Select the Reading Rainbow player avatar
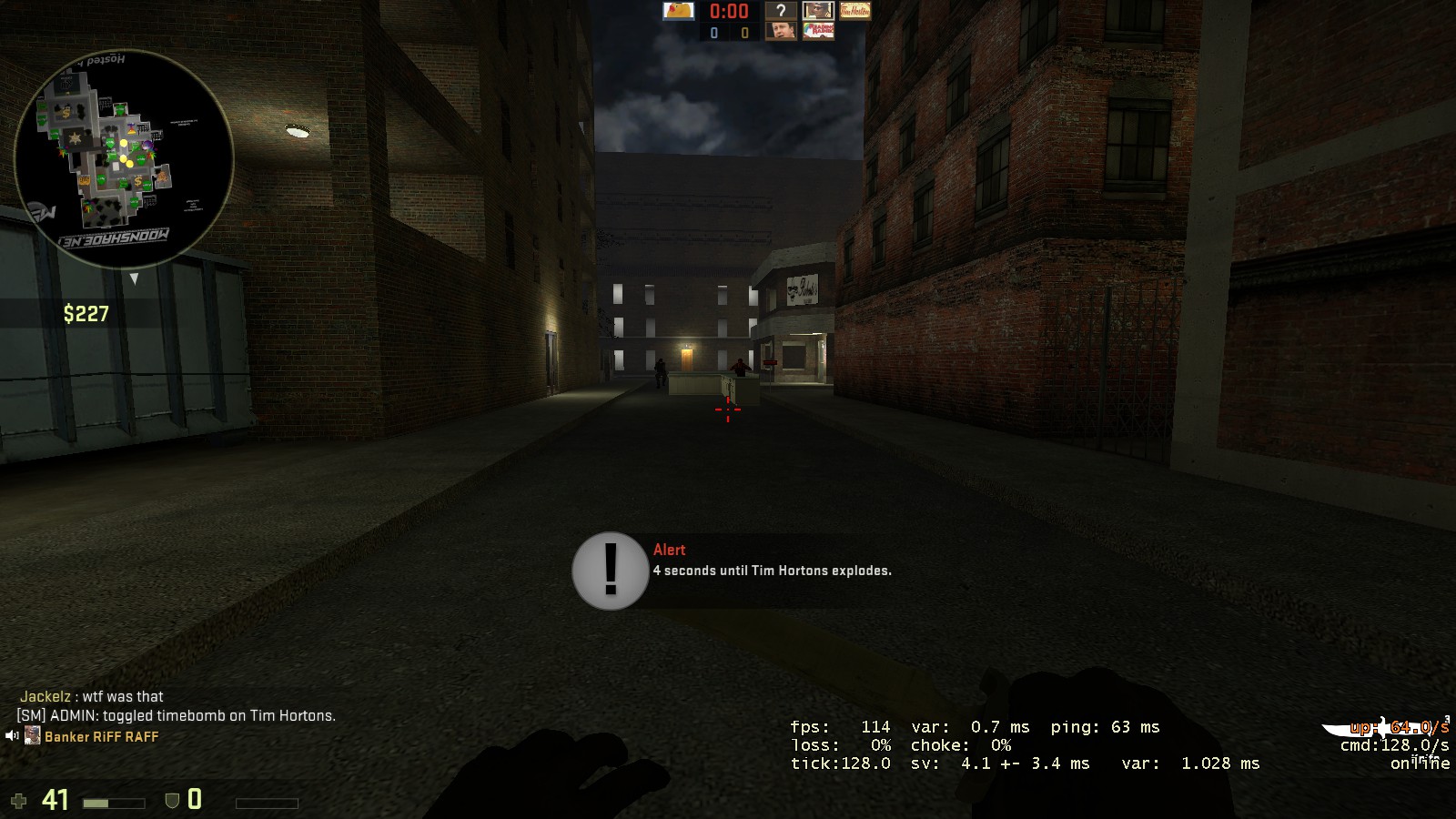Image resolution: width=1456 pixels, height=819 pixels. tap(817, 31)
